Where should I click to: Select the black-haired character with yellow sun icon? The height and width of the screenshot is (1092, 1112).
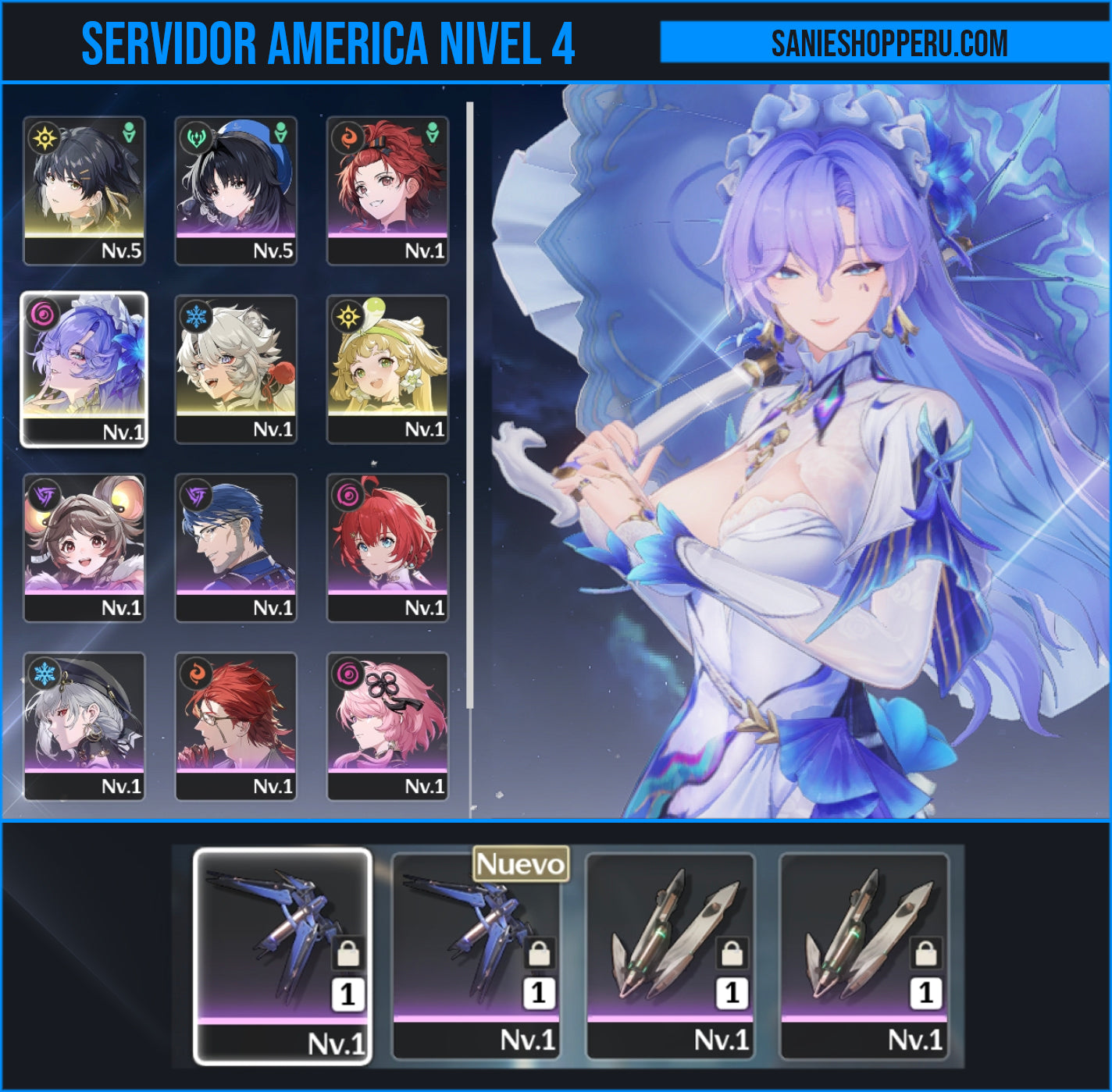84,190
